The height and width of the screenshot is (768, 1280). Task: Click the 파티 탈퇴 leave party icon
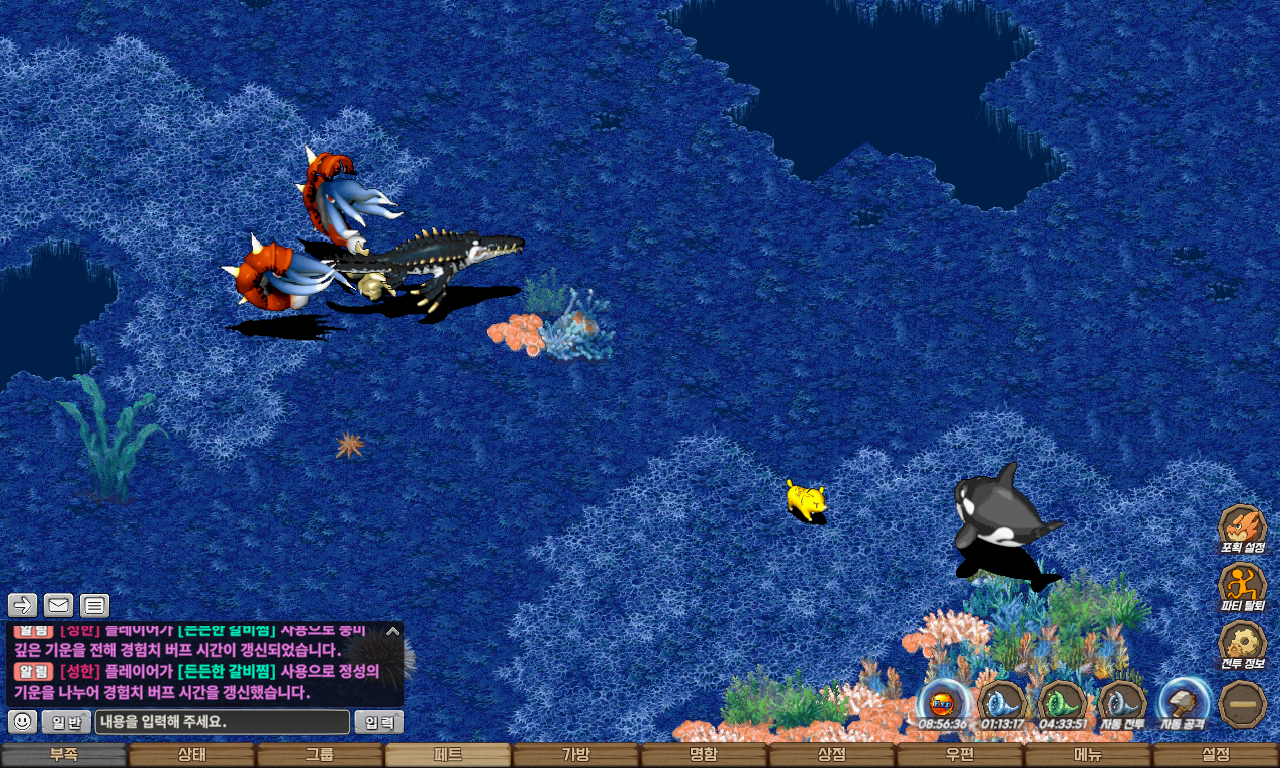(x=1243, y=586)
